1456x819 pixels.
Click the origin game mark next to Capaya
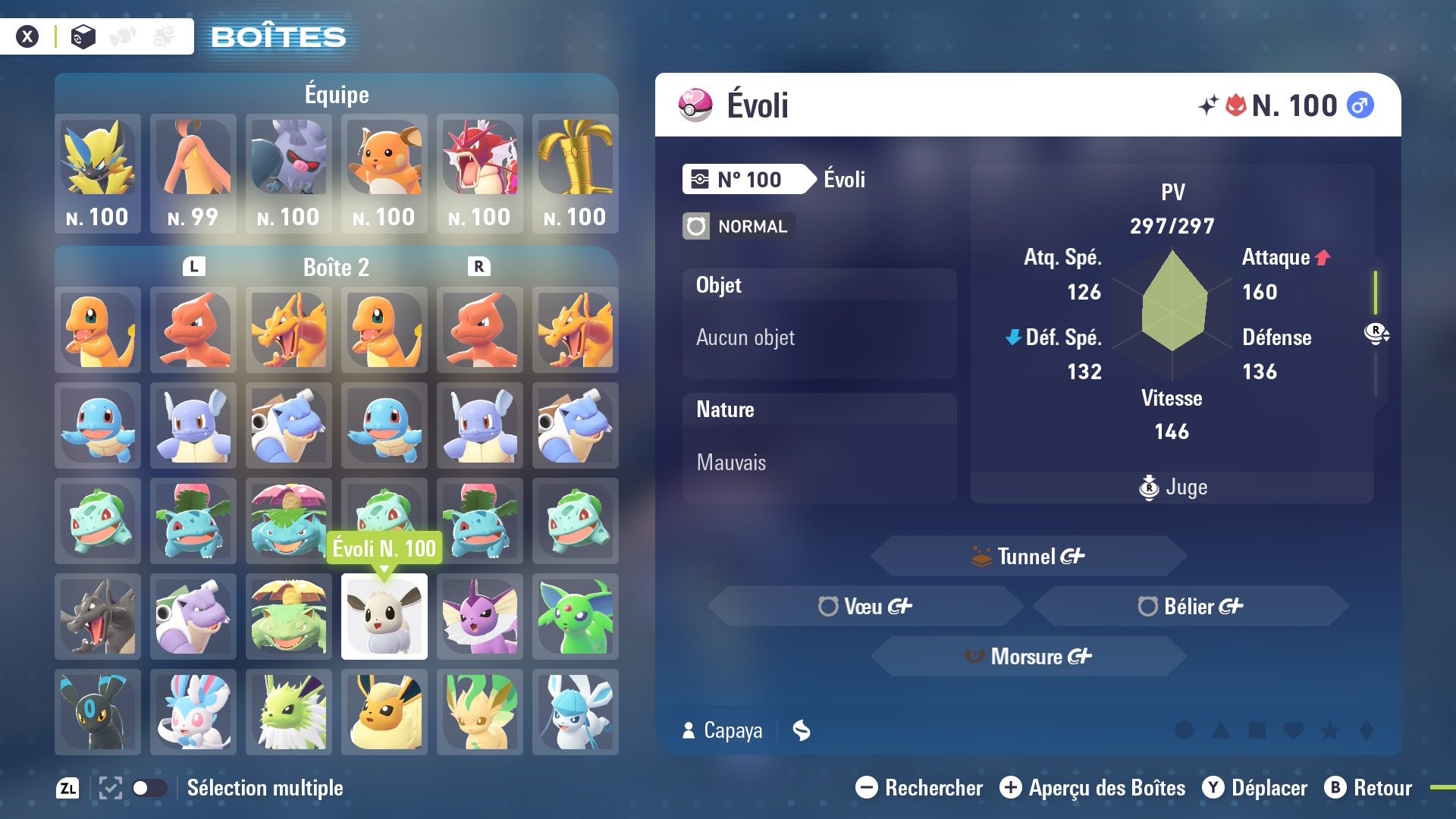pyautogui.click(x=802, y=730)
